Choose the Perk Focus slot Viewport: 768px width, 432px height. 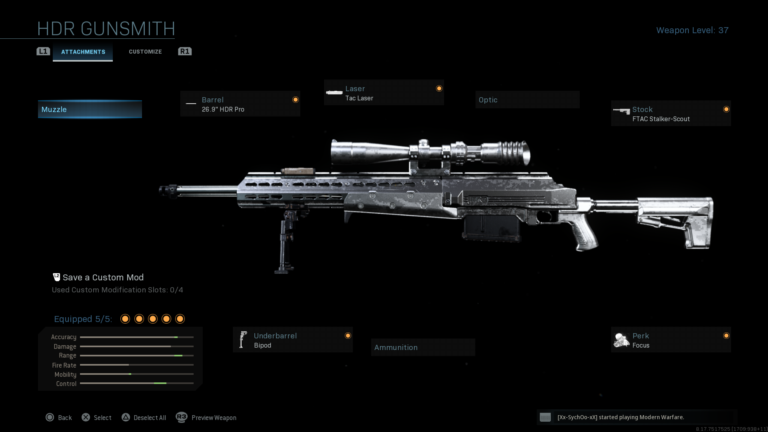click(x=671, y=340)
